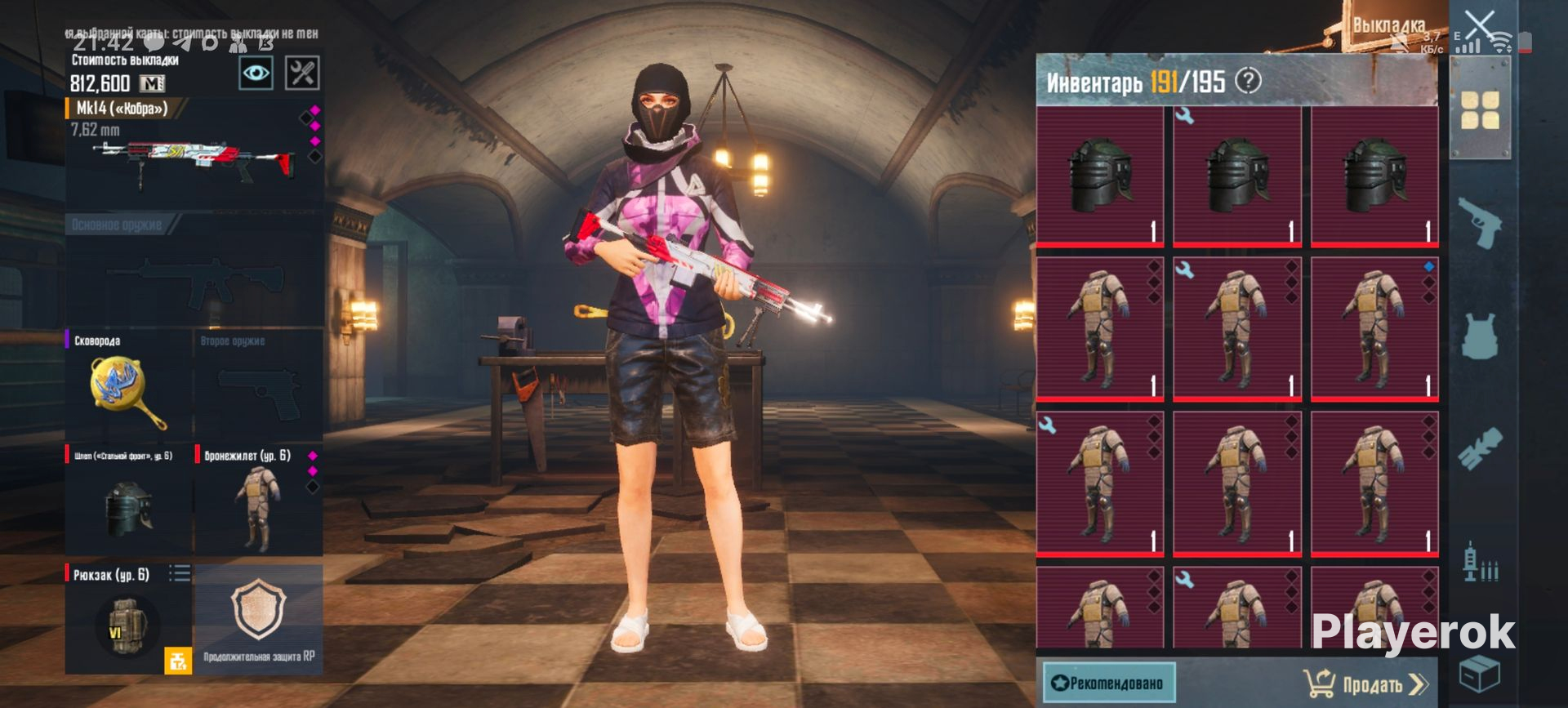Click the Рекомендовано button
The height and width of the screenshot is (708, 1568).
tap(1109, 683)
